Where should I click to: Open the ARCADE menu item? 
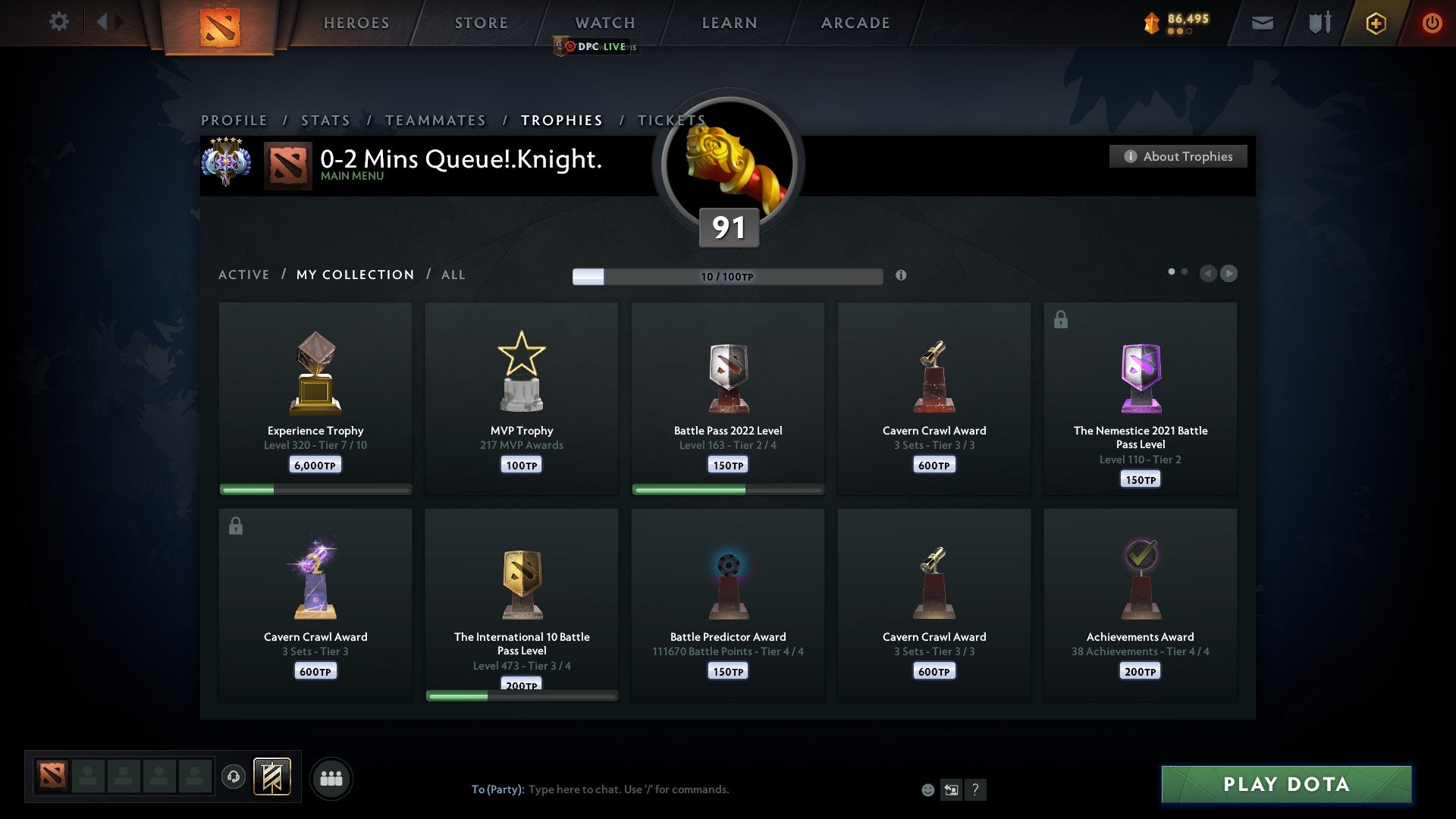click(855, 23)
